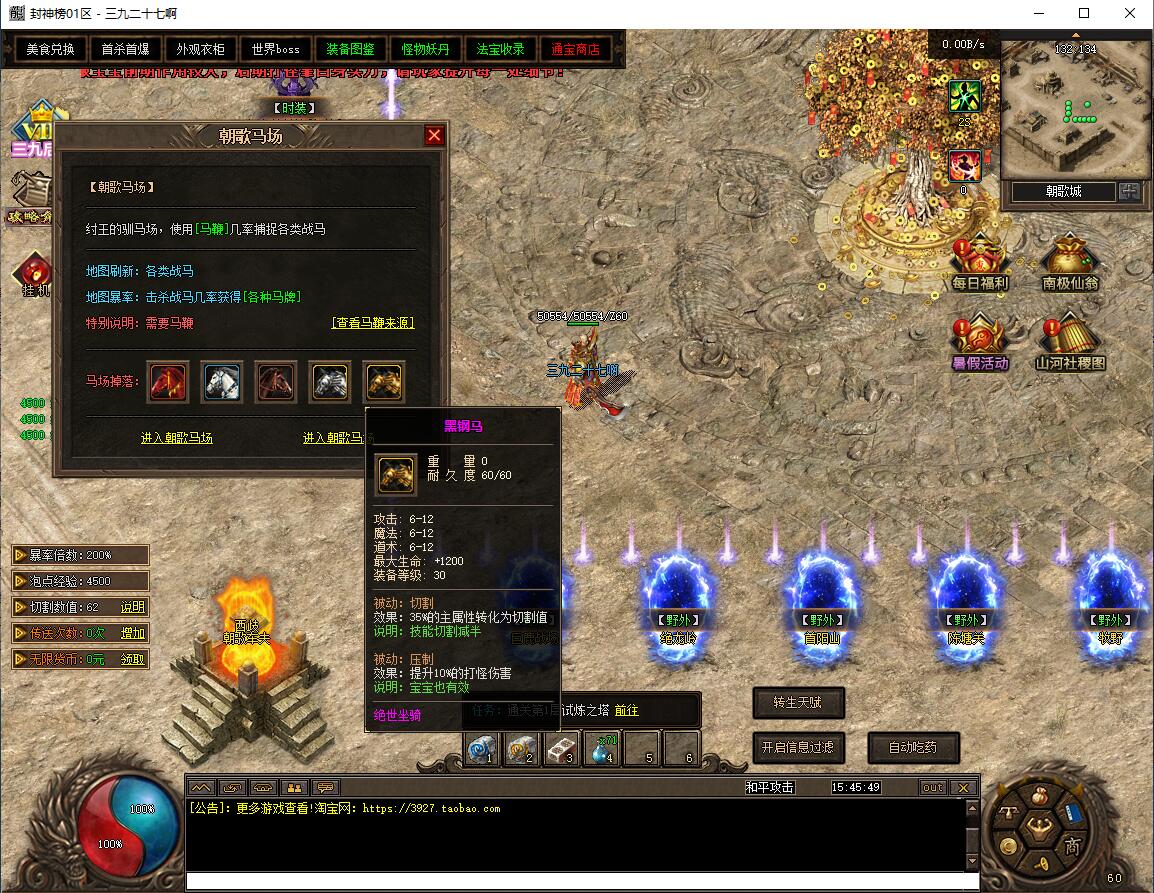Viewport: 1154px width, 893px height.
Task: Select the white horse drop icon
Action: pos(222,382)
